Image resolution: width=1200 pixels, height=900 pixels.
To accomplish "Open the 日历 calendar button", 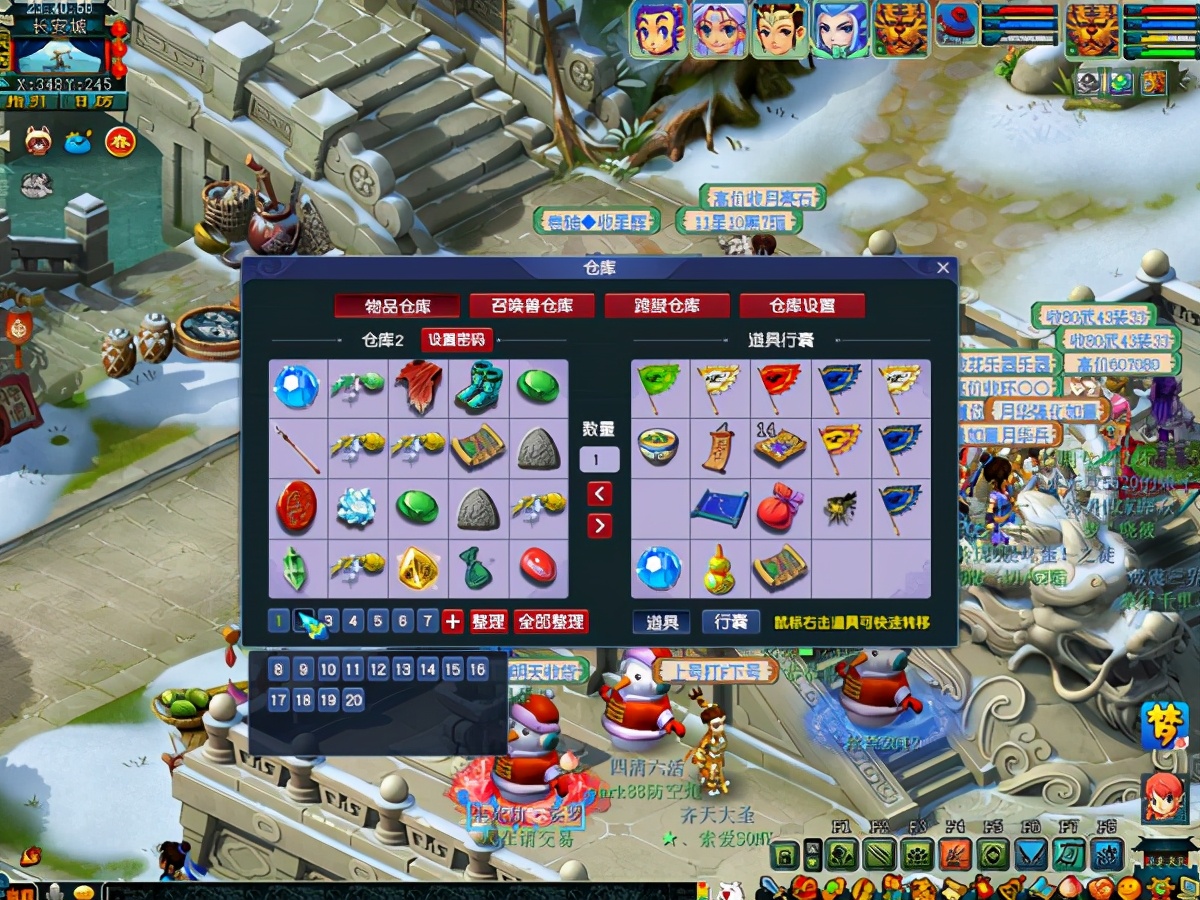I will click(x=94, y=101).
